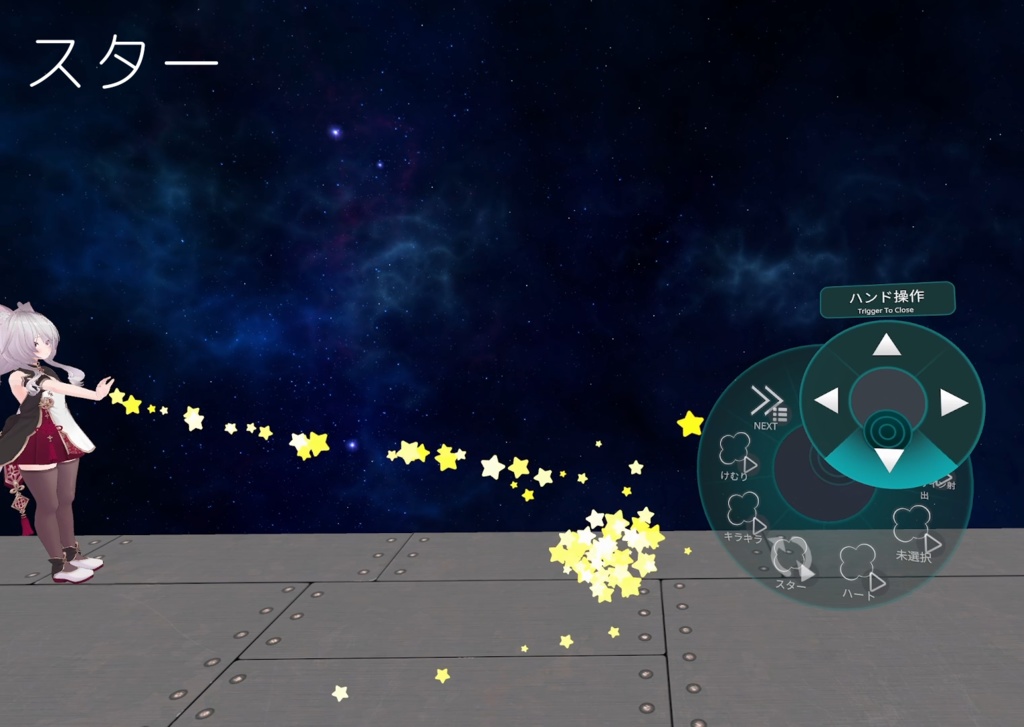Go to the NEXT menu page
Image resolution: width=1024 pixels, height=727 pixels.
[x=767, y=406]
